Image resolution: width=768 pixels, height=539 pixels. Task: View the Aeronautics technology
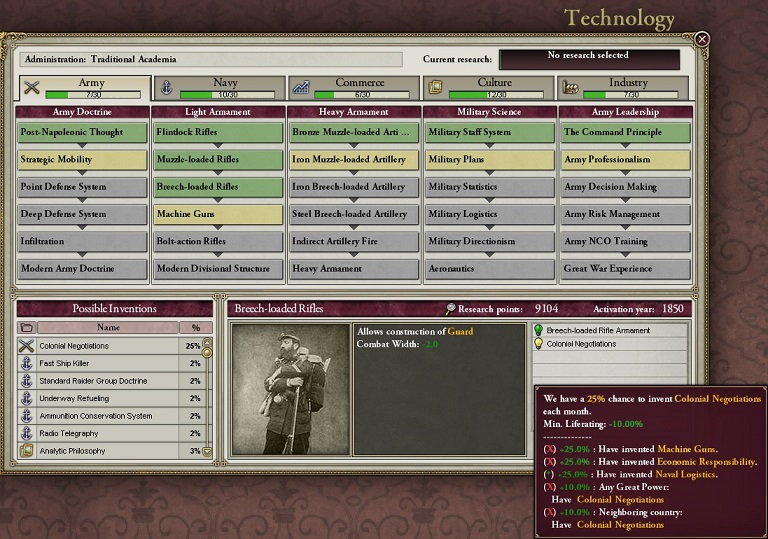[490, 269]
